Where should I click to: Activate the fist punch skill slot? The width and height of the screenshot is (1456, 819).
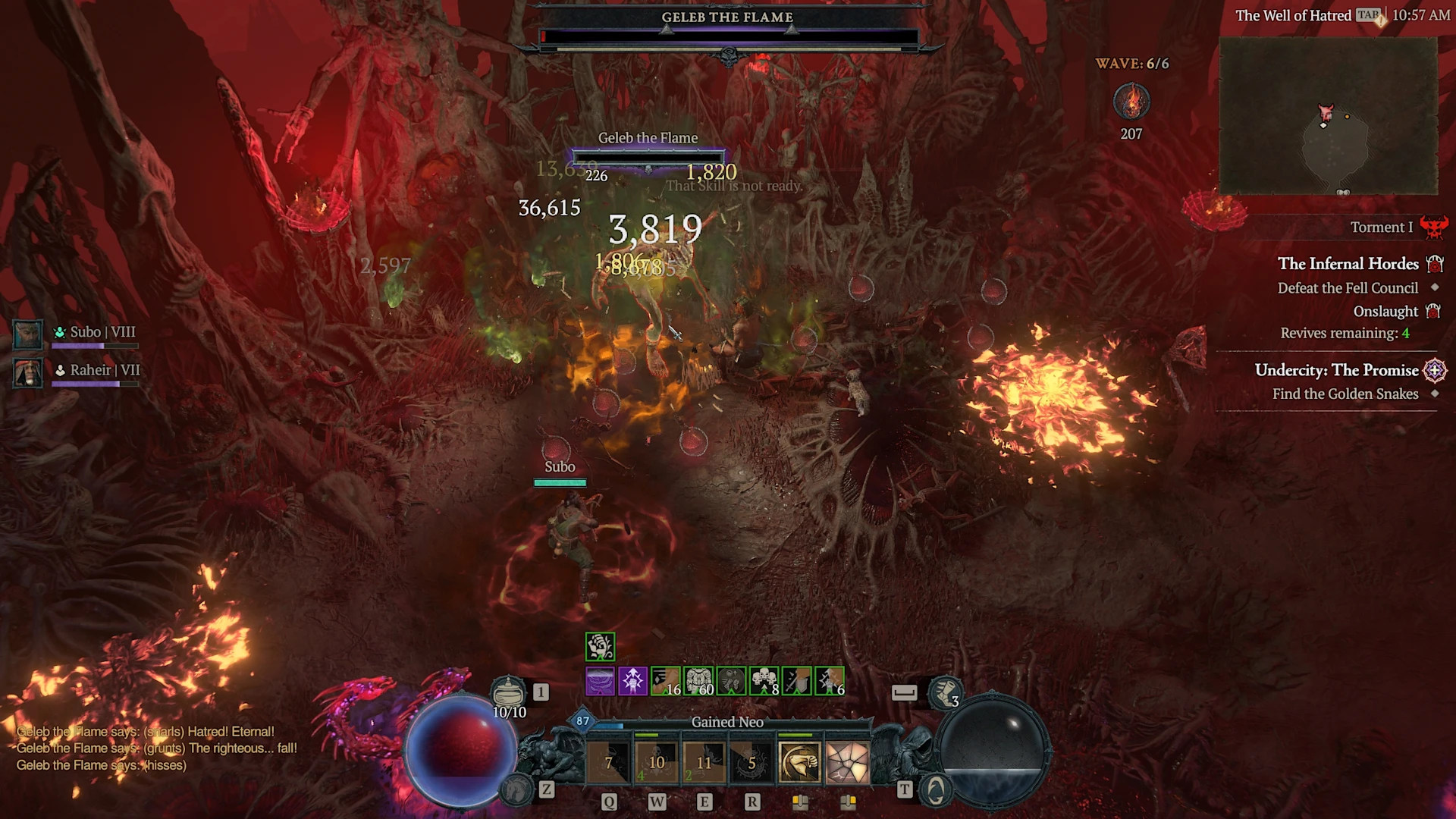tap(799, 763)
